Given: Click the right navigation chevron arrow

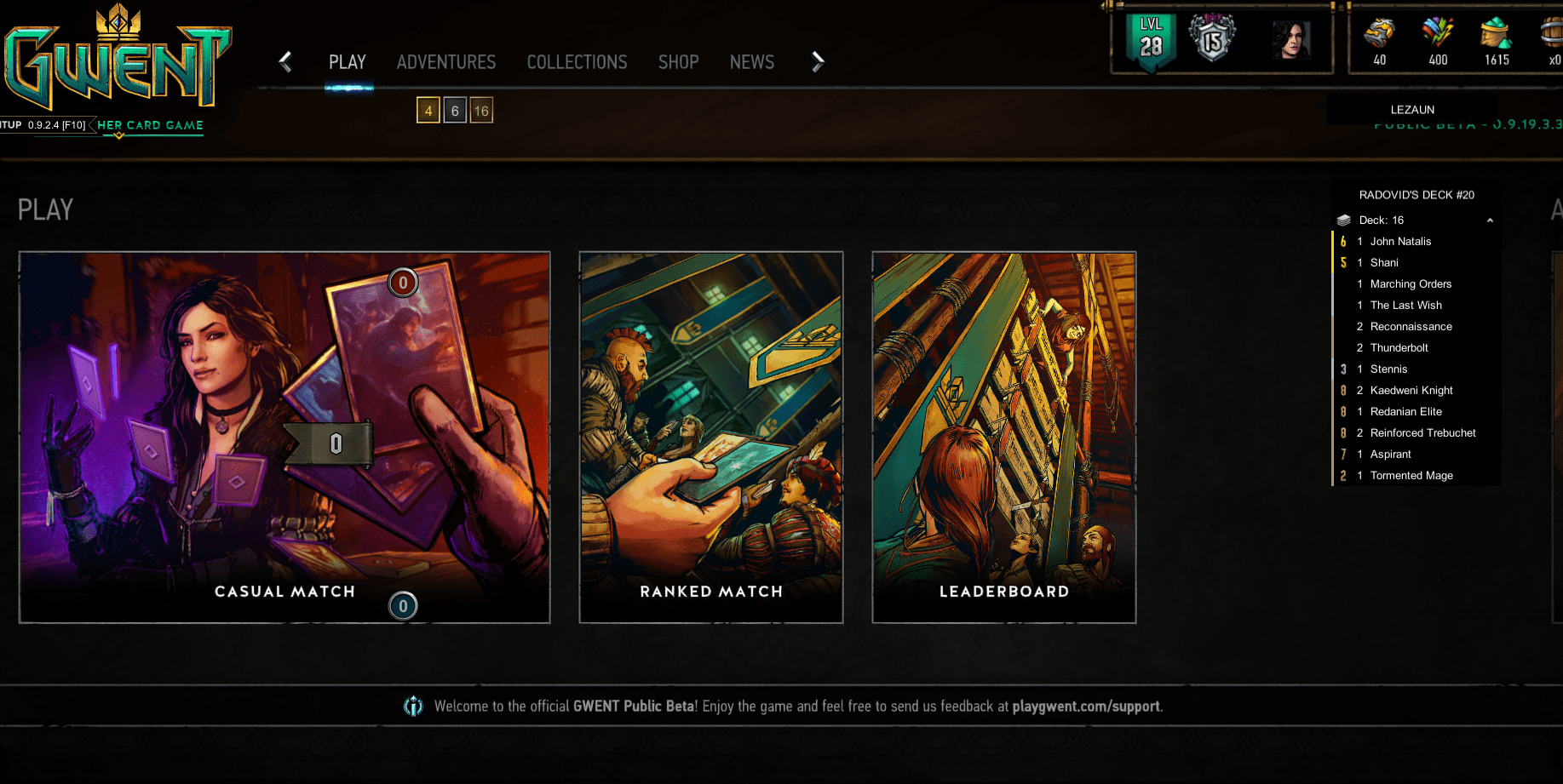Looking at the screenshot, I should [x=818, y=61].
